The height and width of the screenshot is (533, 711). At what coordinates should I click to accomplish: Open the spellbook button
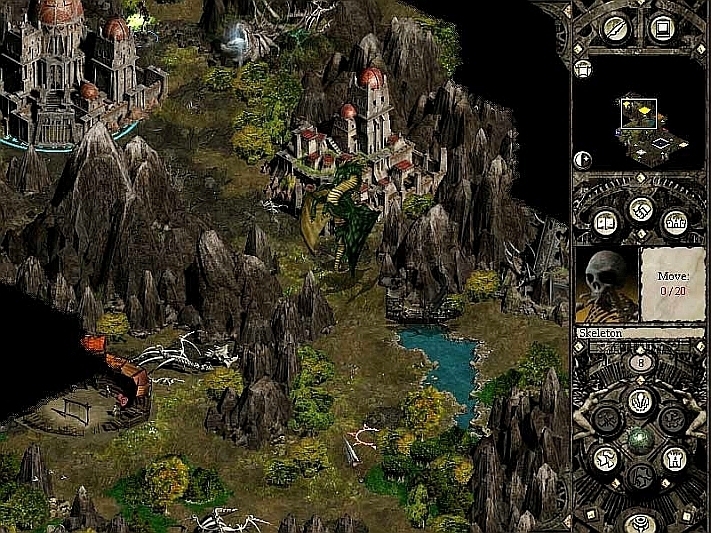point(604,222)
